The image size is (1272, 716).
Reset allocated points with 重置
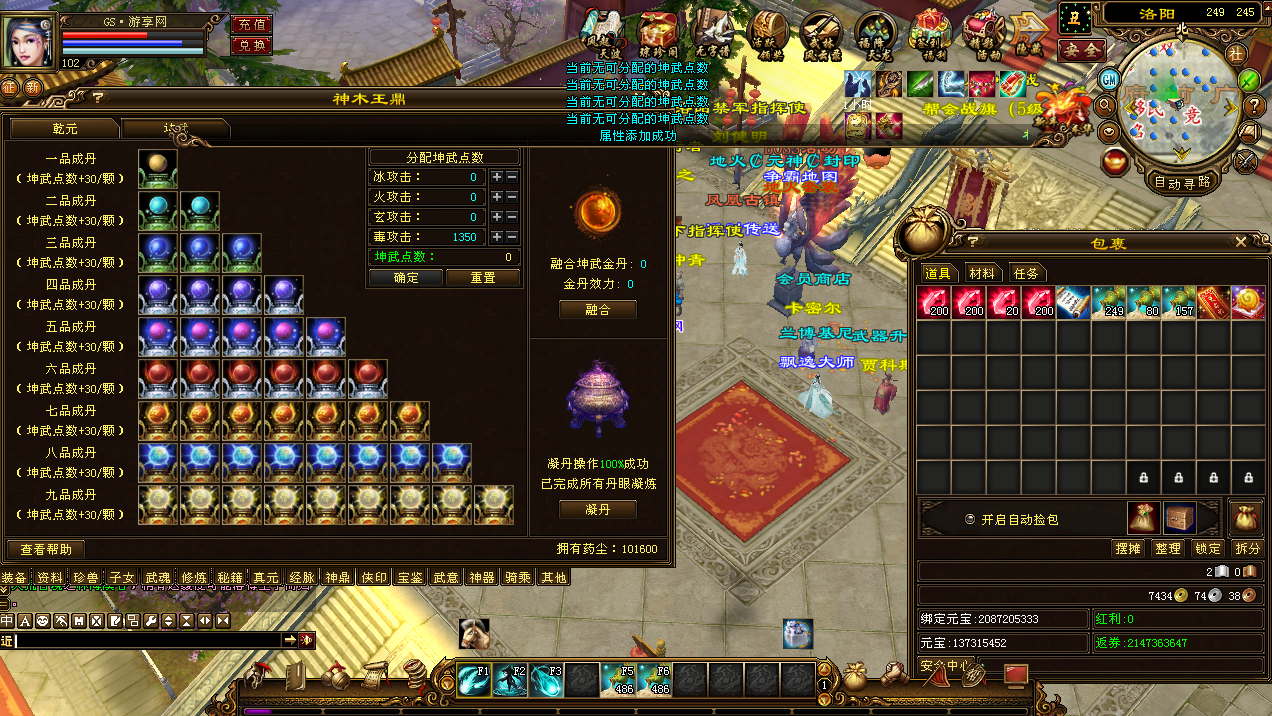tap(482, 278)
